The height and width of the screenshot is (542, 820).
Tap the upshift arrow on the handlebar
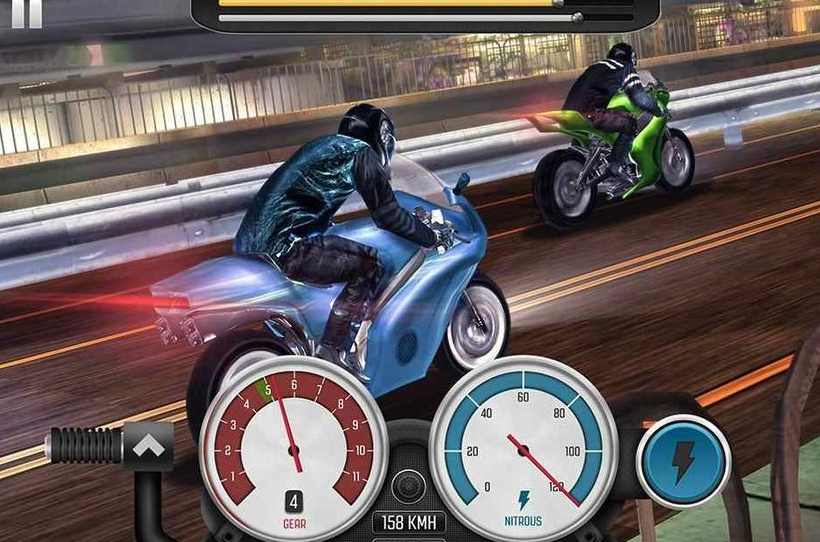coord(148,444)
